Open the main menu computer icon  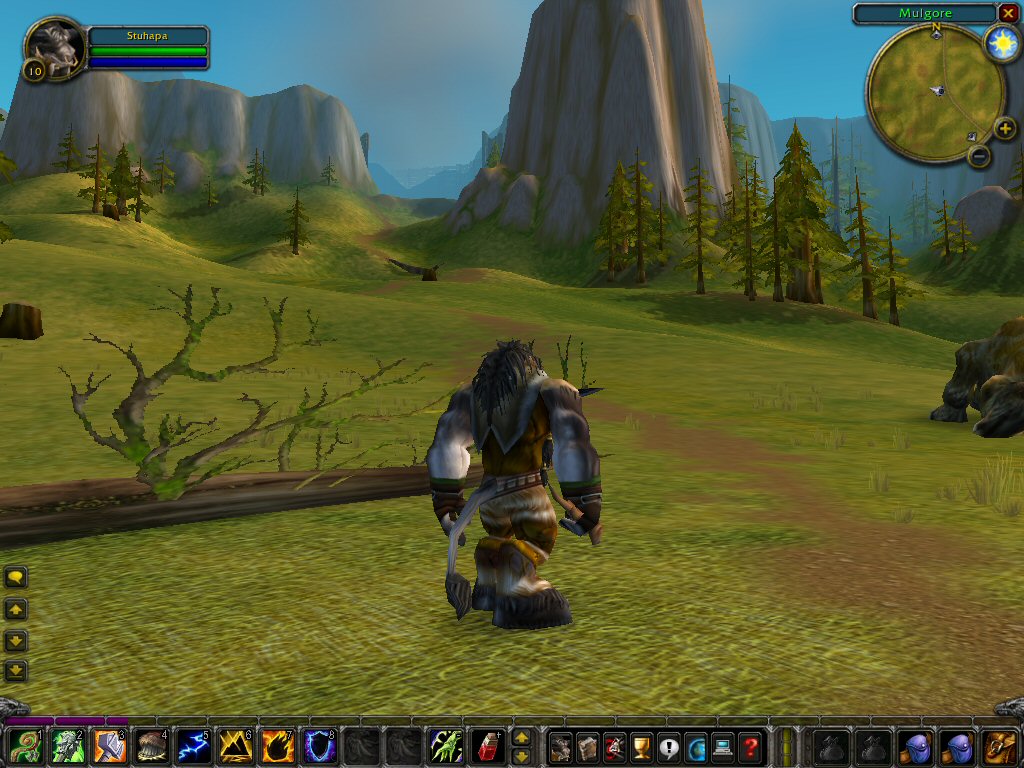[x=723, y=746]
